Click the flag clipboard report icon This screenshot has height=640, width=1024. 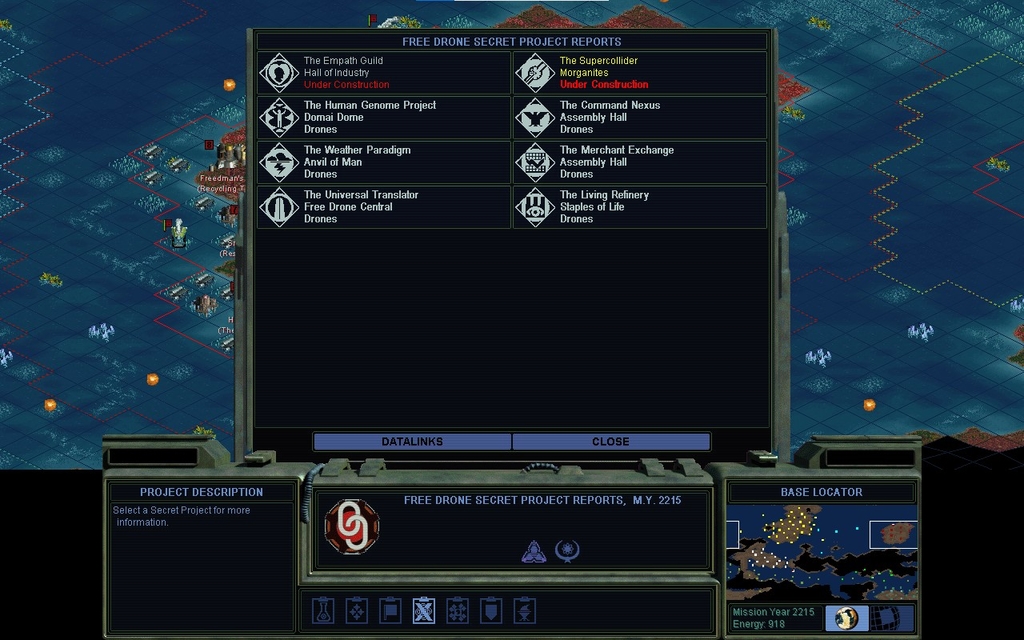click(x=390, y=610)
